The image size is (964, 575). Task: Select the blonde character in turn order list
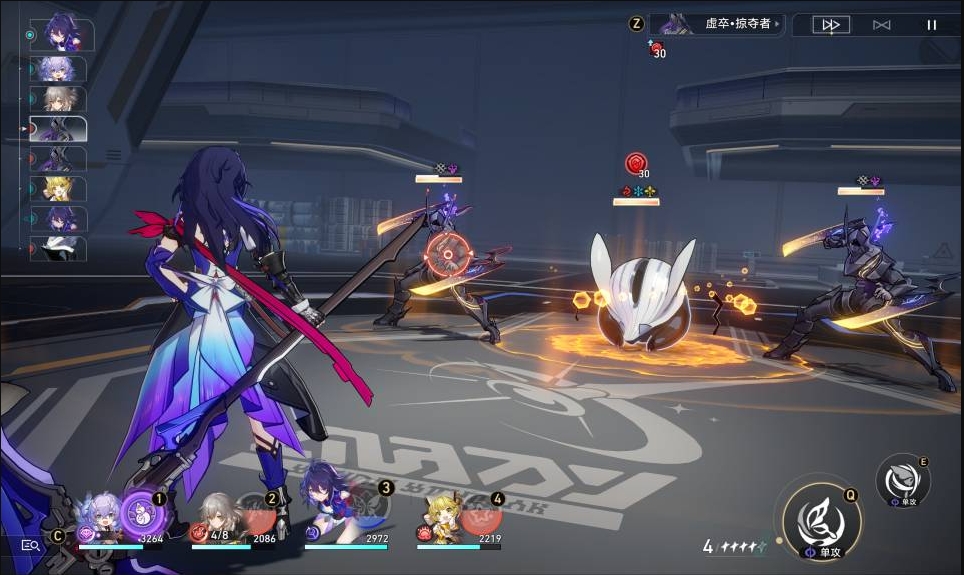pyautogui.click(x=62, y=189)
